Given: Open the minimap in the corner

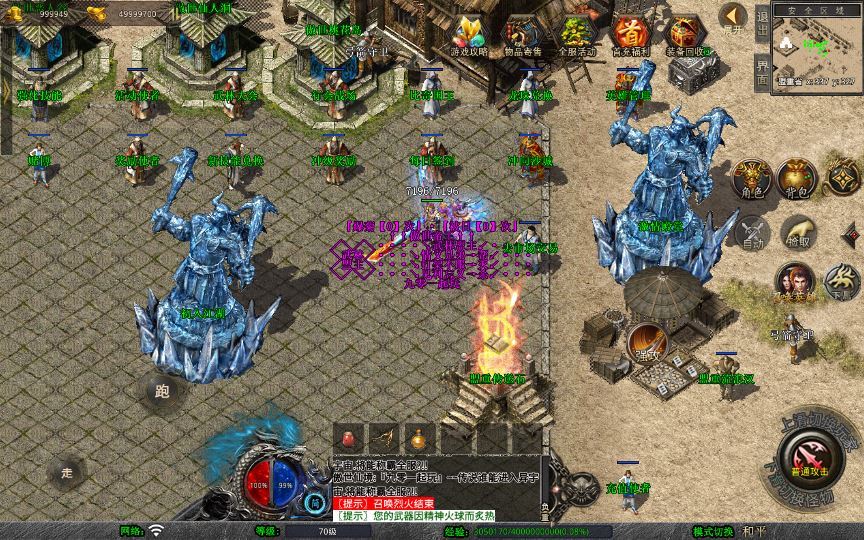Looking at the screenshot, I should click(816, 48).
